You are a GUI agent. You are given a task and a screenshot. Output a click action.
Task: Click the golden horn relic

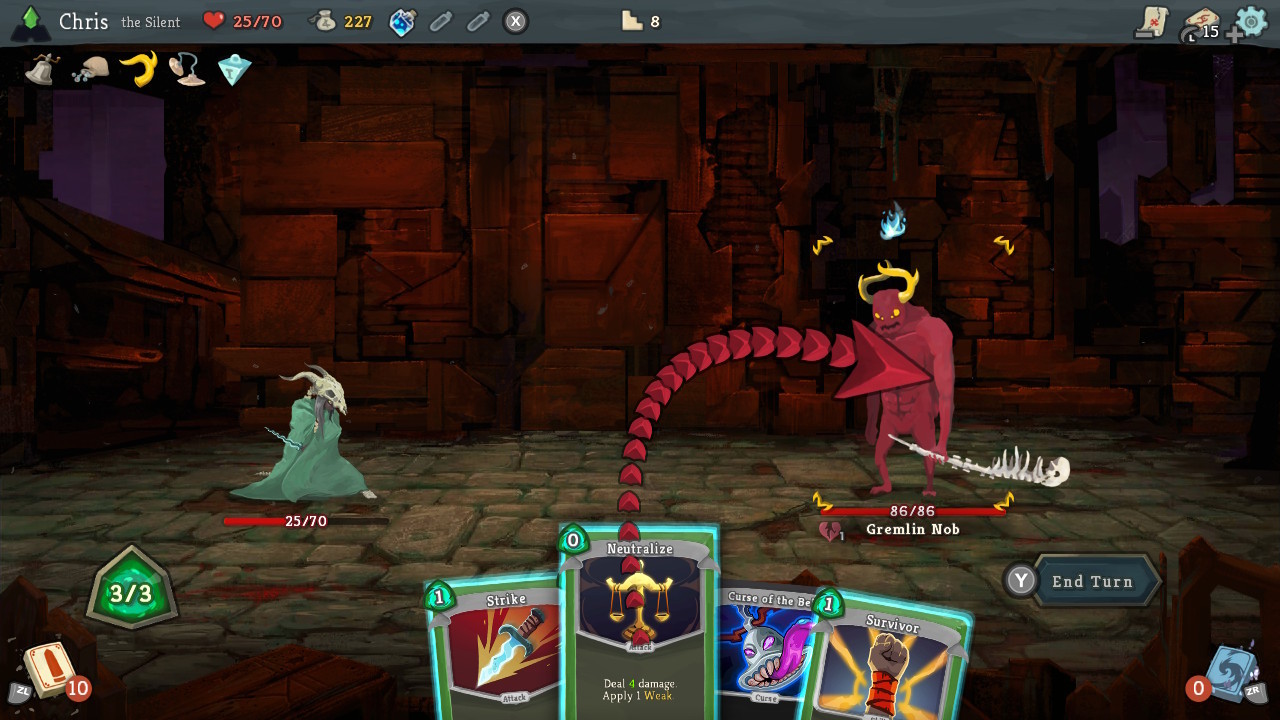(x=138, y=68)
